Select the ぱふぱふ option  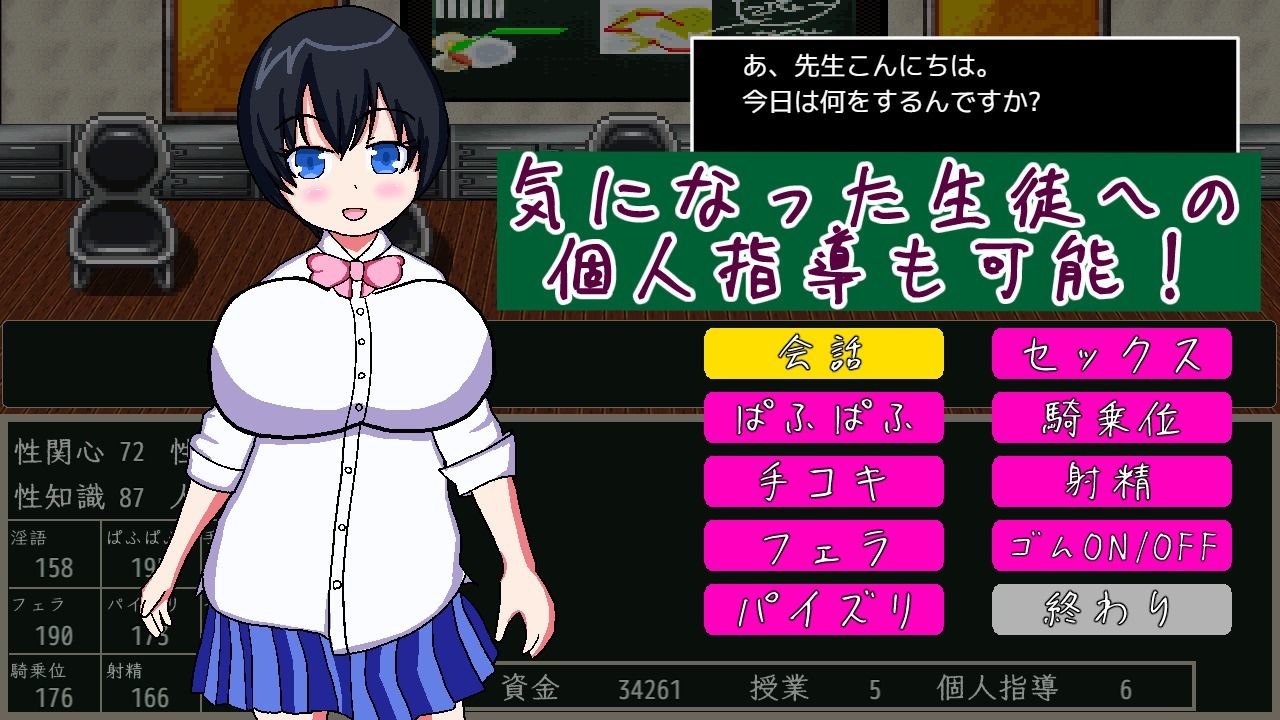tap(824, 418)
